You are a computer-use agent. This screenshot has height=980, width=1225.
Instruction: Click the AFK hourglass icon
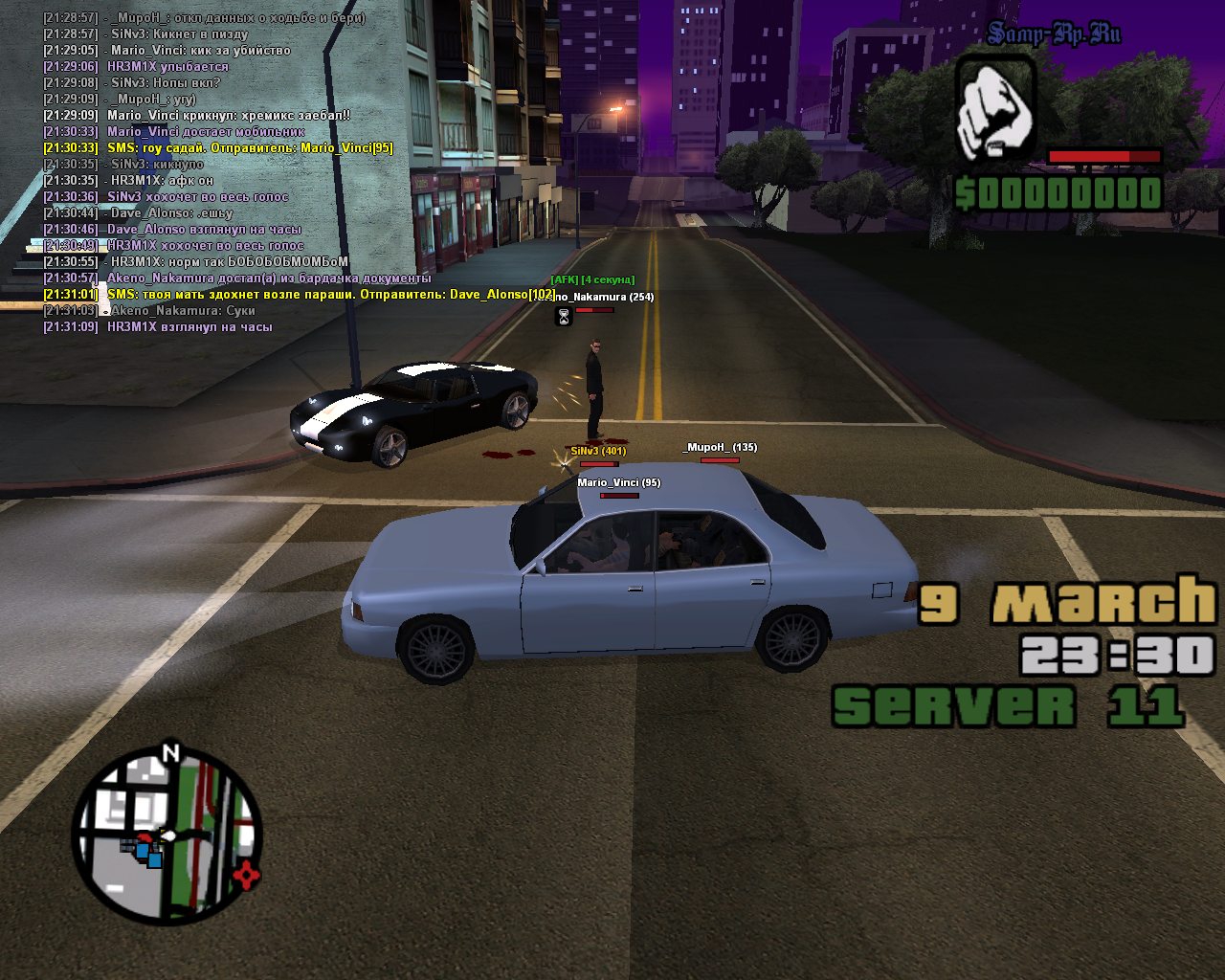(x=564, y=317)
